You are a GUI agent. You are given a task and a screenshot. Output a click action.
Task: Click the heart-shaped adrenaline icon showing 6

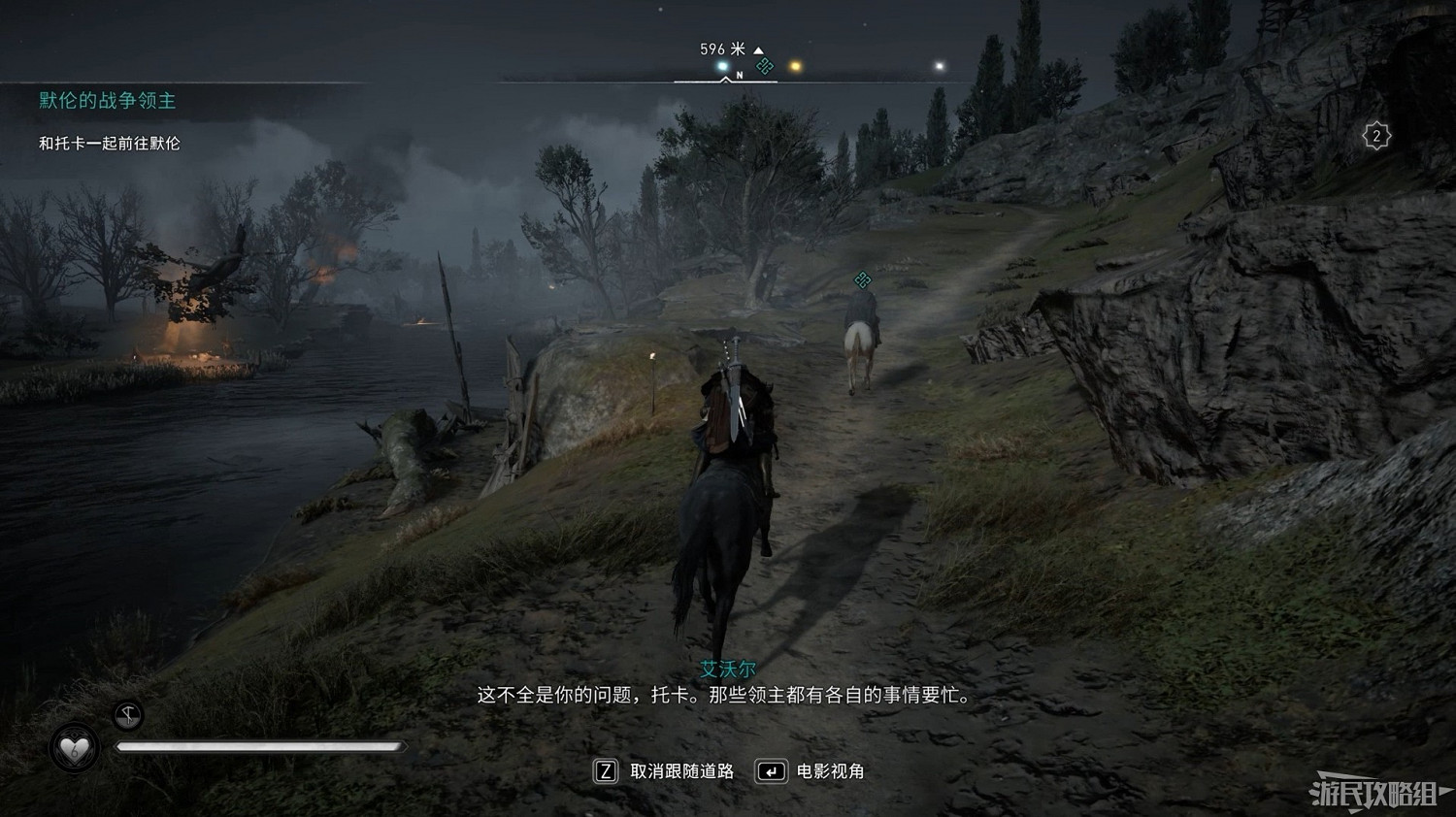tap(76, 747)
